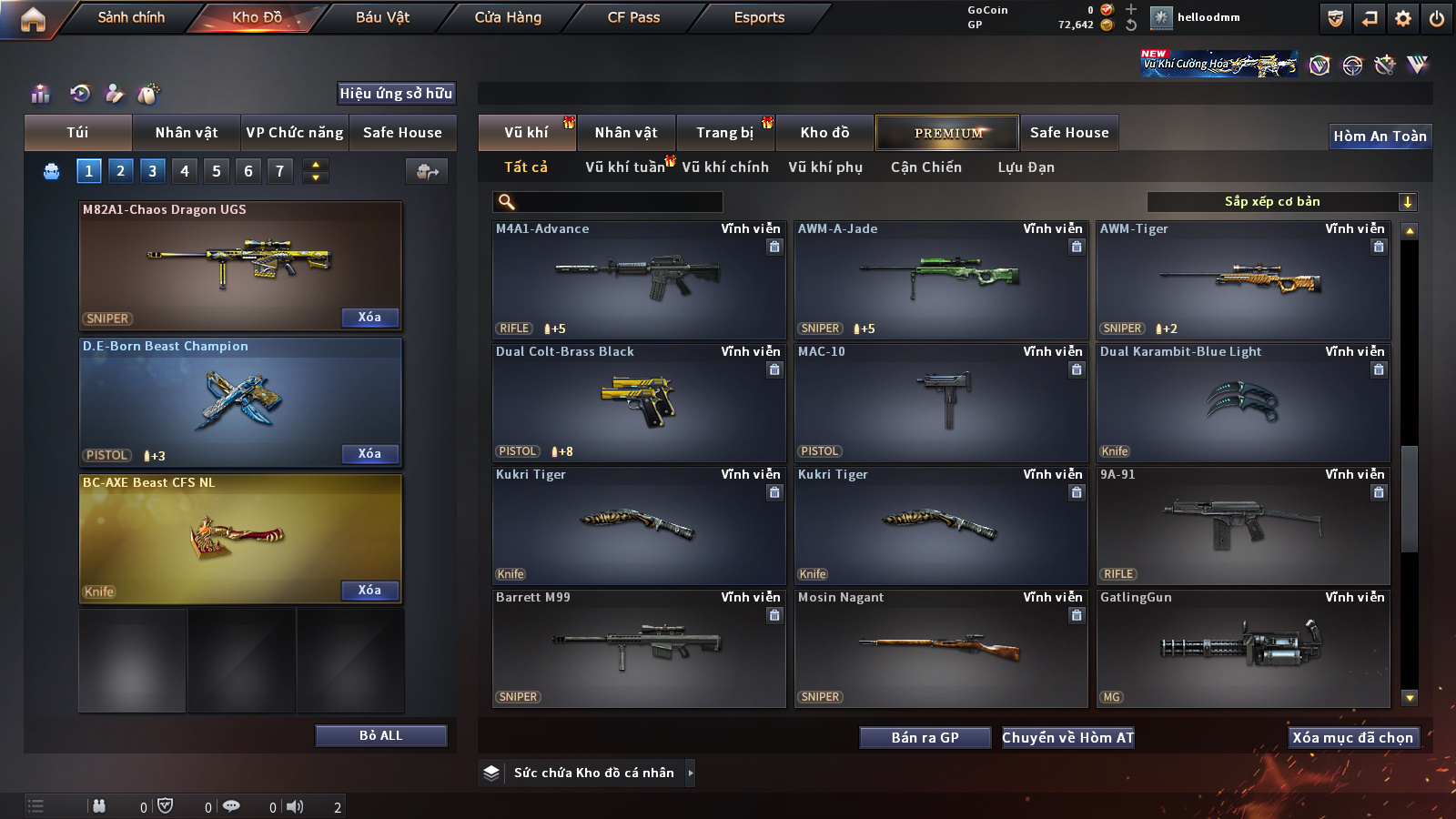Viewport: 1456px width, 819px height.
Task: Switch to bag number 4
Action: tap(185, 171)
